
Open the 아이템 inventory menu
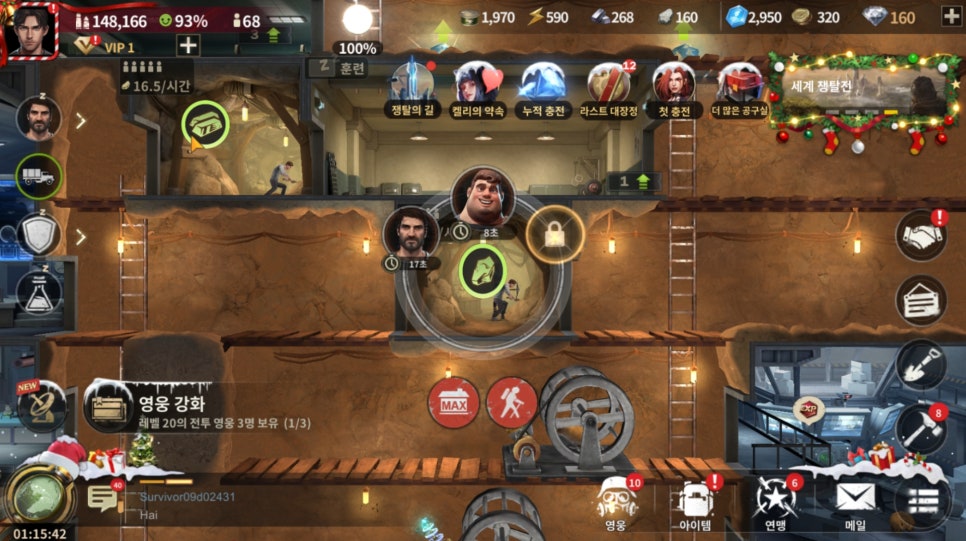coord(695,503)
